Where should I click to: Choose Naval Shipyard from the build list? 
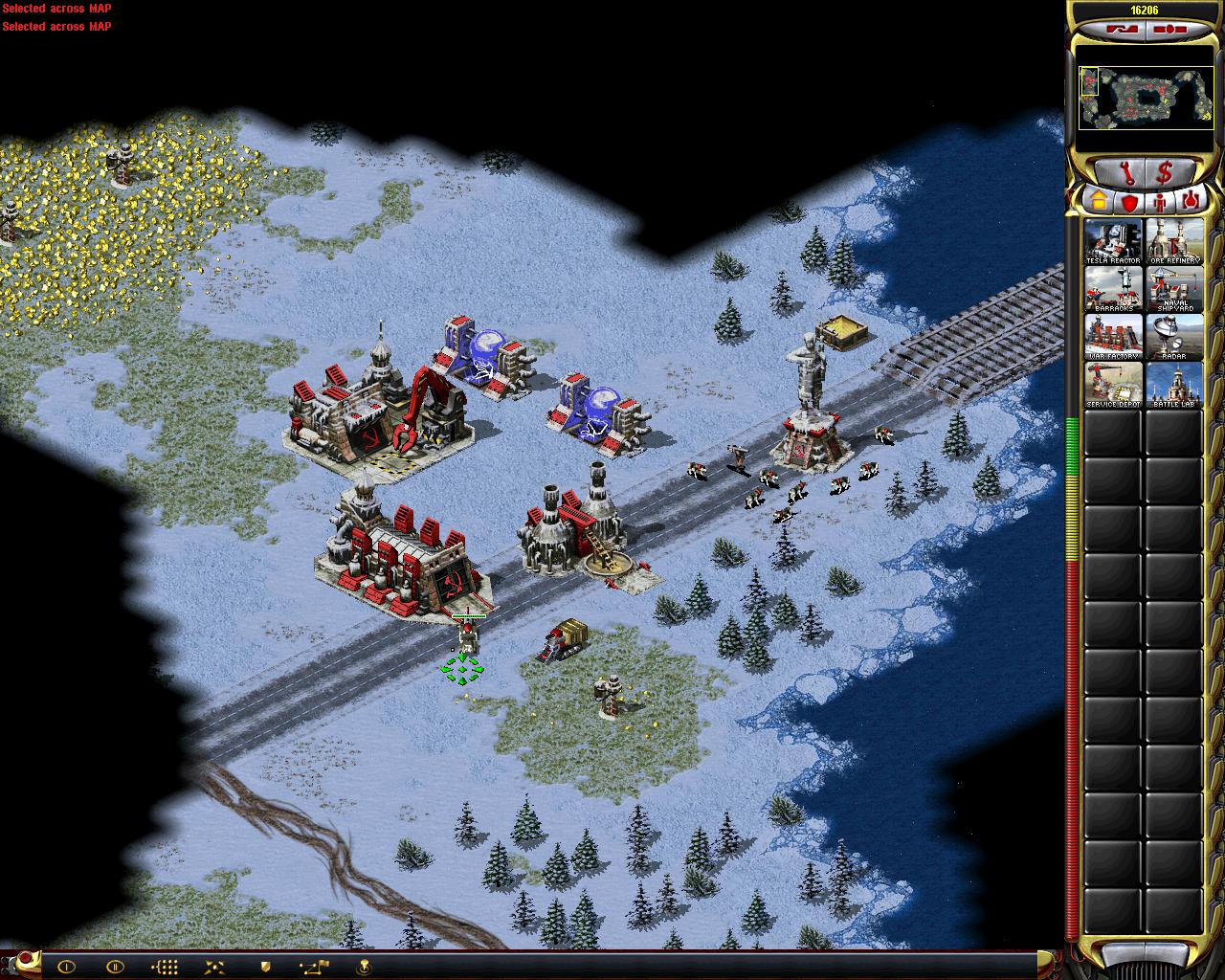pyautogui.click(x=1173, y=289)
